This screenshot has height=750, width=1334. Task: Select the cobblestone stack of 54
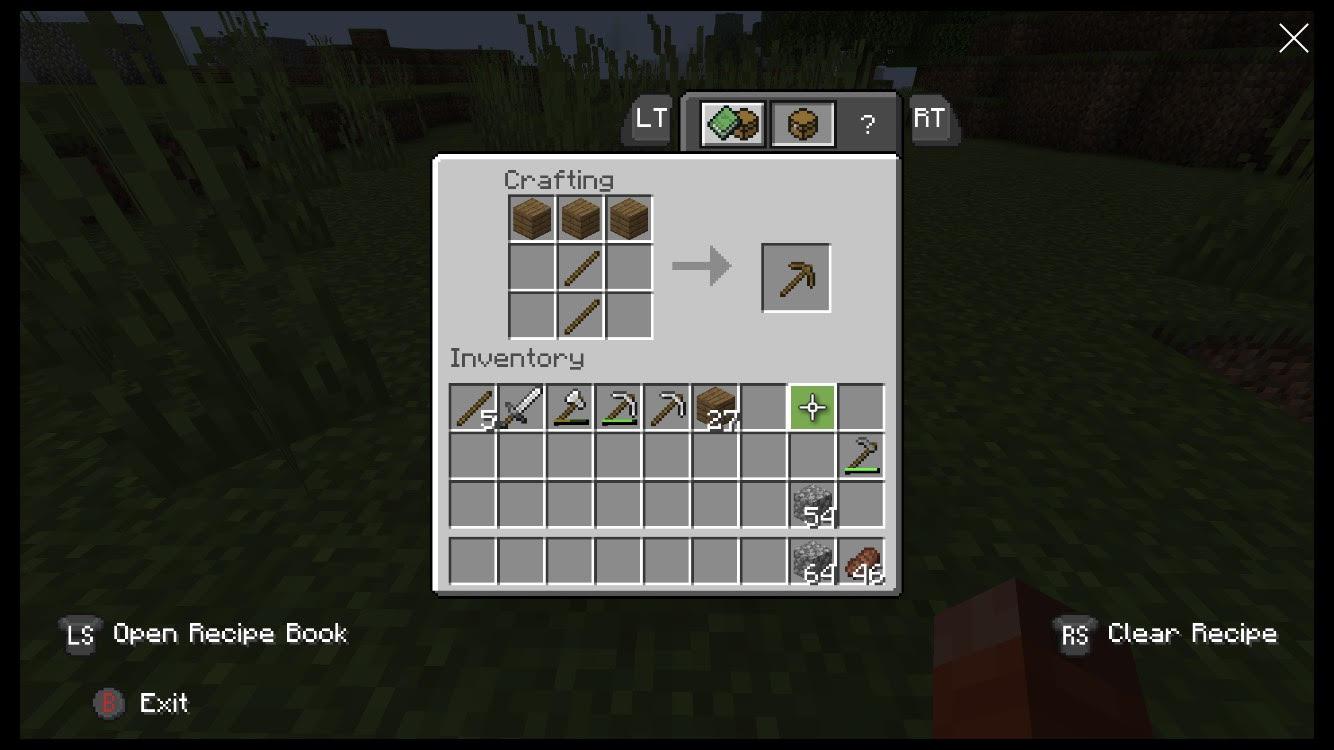812,505
